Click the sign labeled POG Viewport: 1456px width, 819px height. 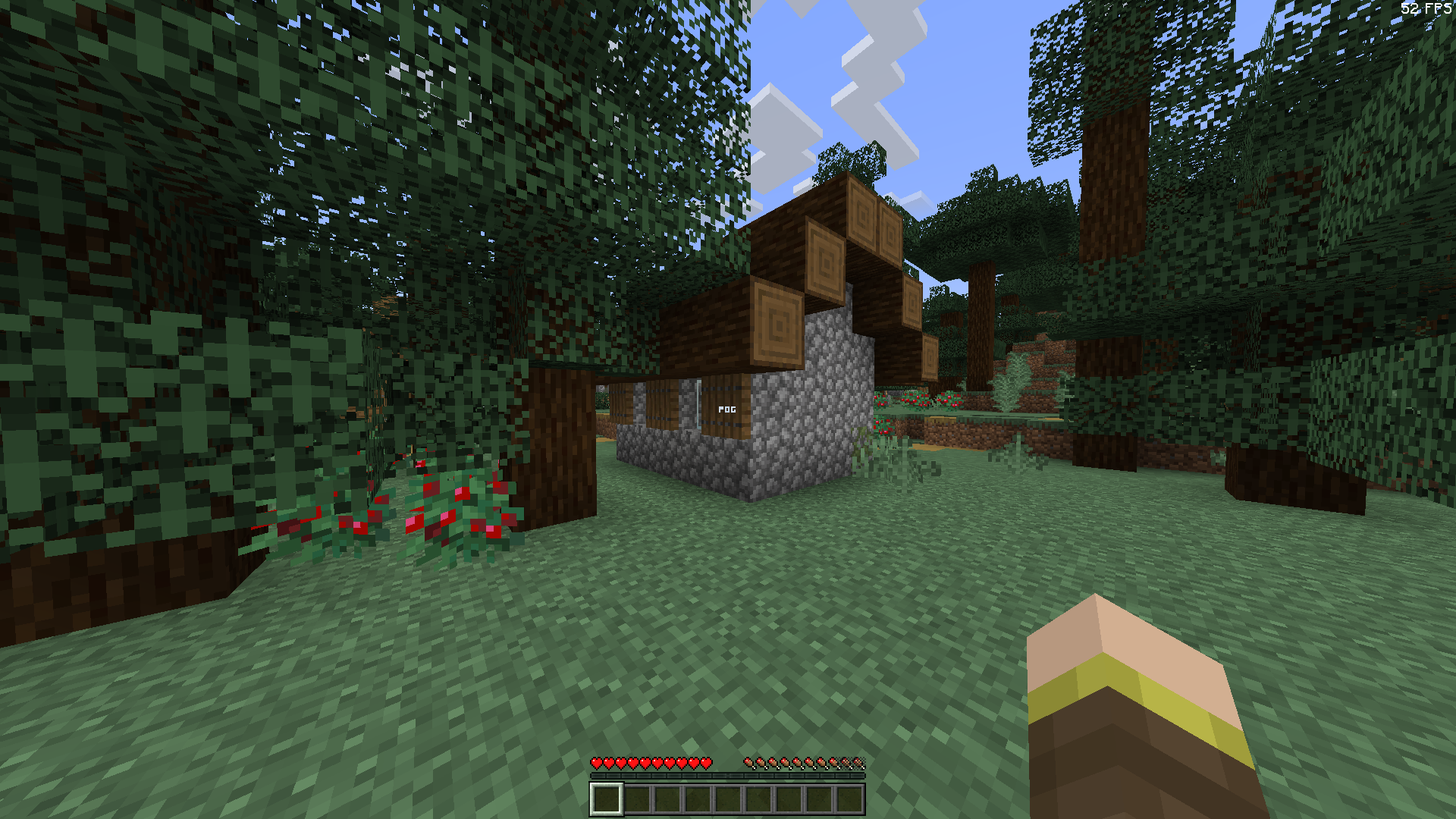click(727, 409)
